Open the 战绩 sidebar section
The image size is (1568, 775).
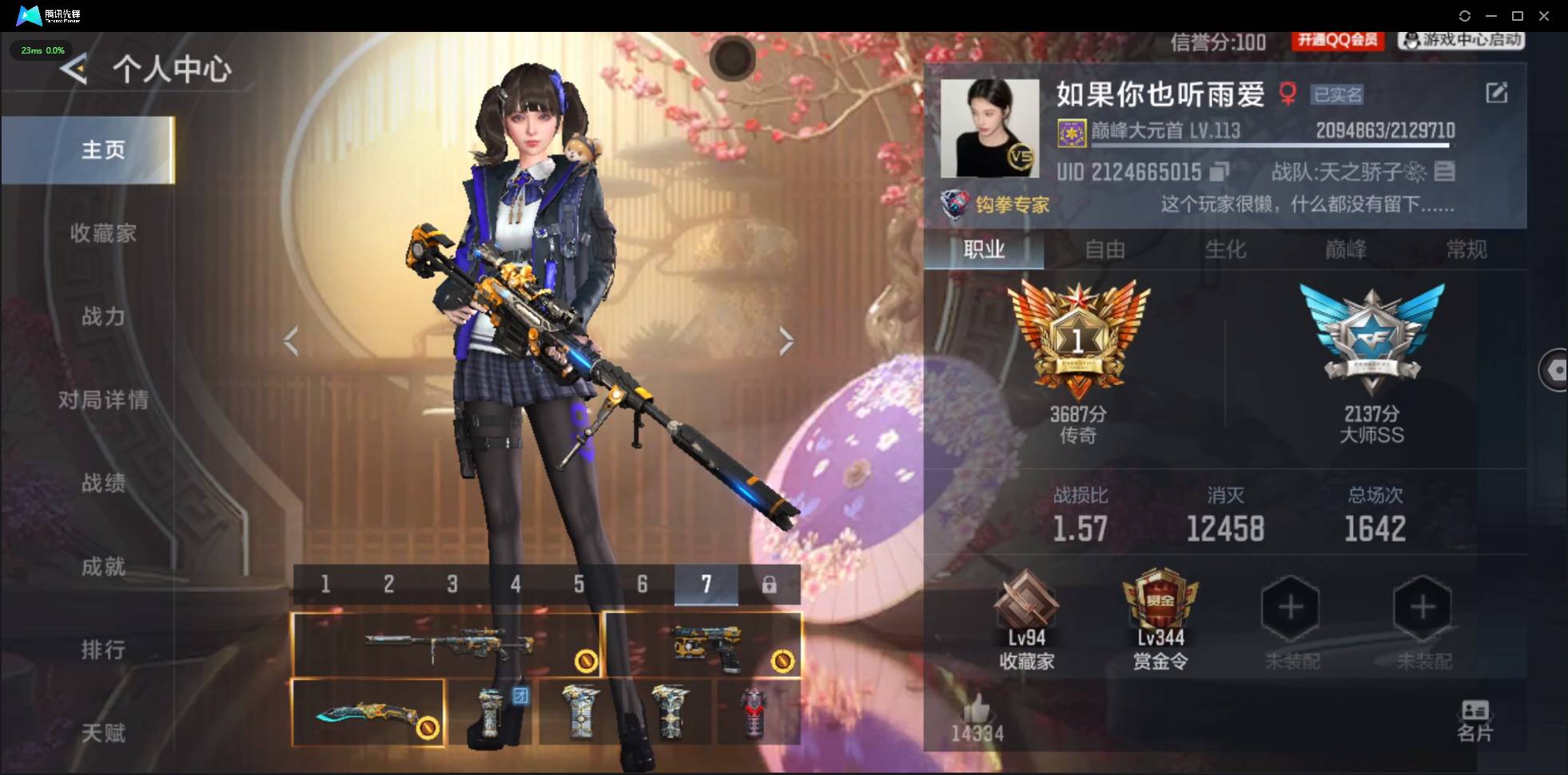(x=102, y=483)
